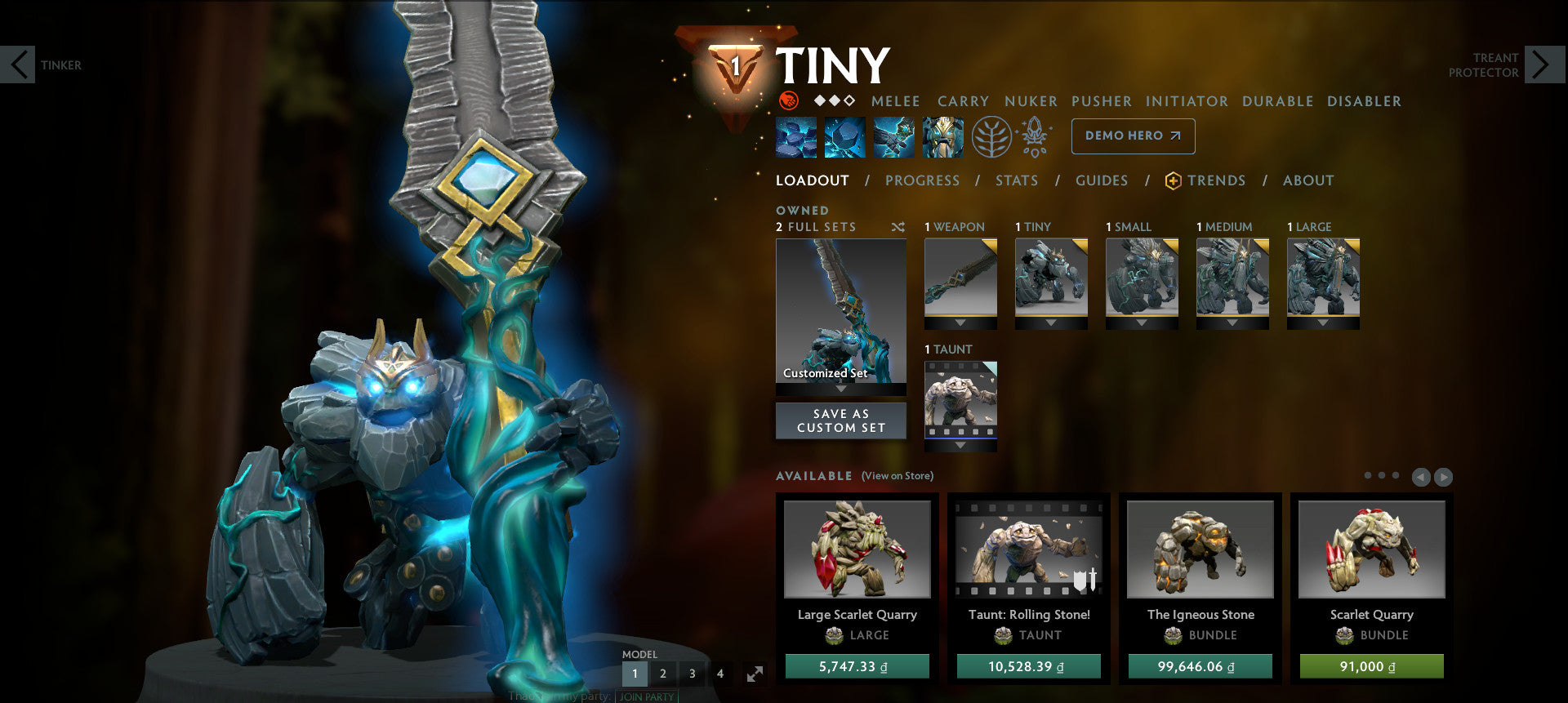Expand the Weapon slot chevron

[960, 323]
